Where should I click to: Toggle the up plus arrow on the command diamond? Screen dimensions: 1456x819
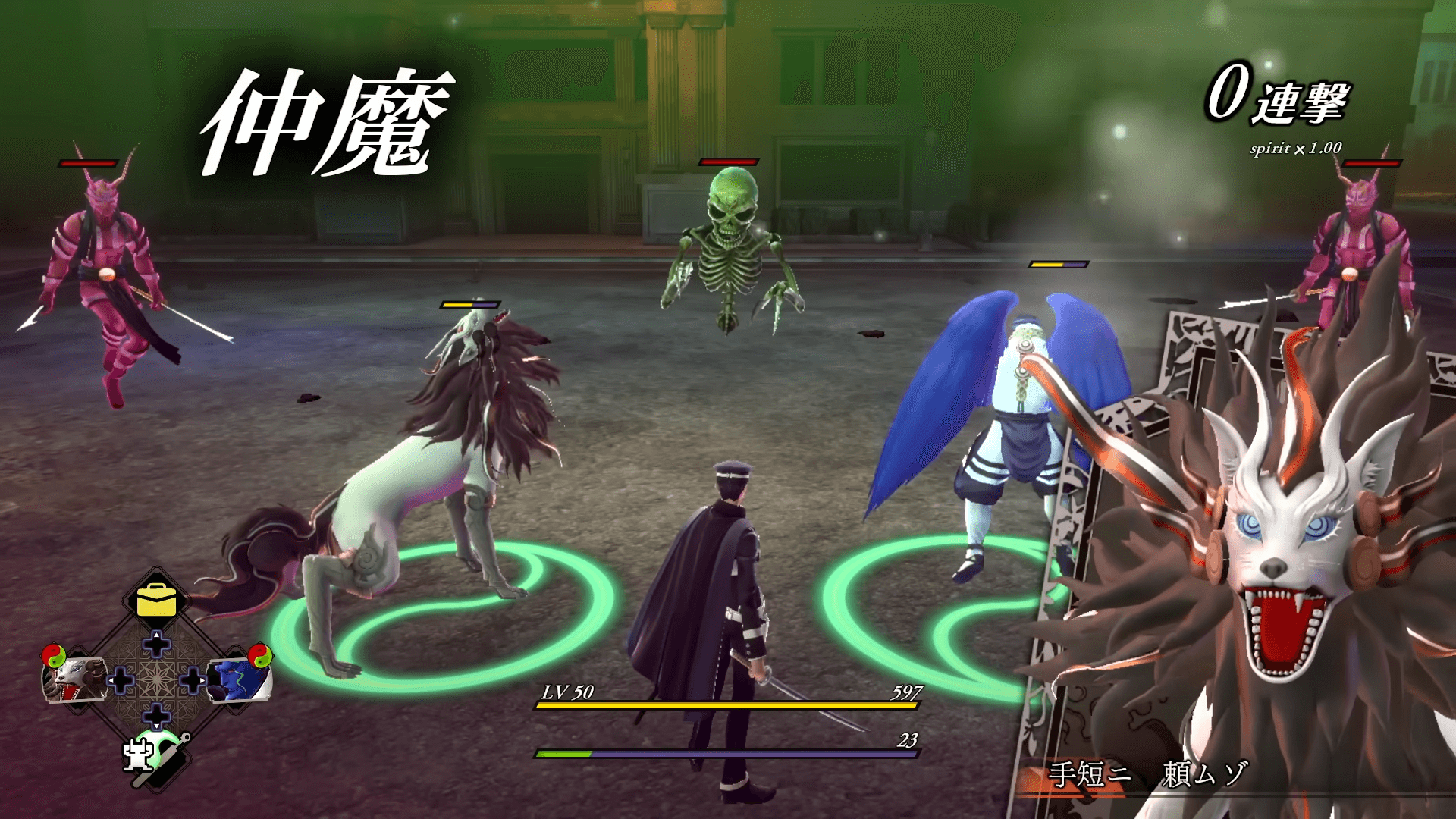[x=155, y=642]
